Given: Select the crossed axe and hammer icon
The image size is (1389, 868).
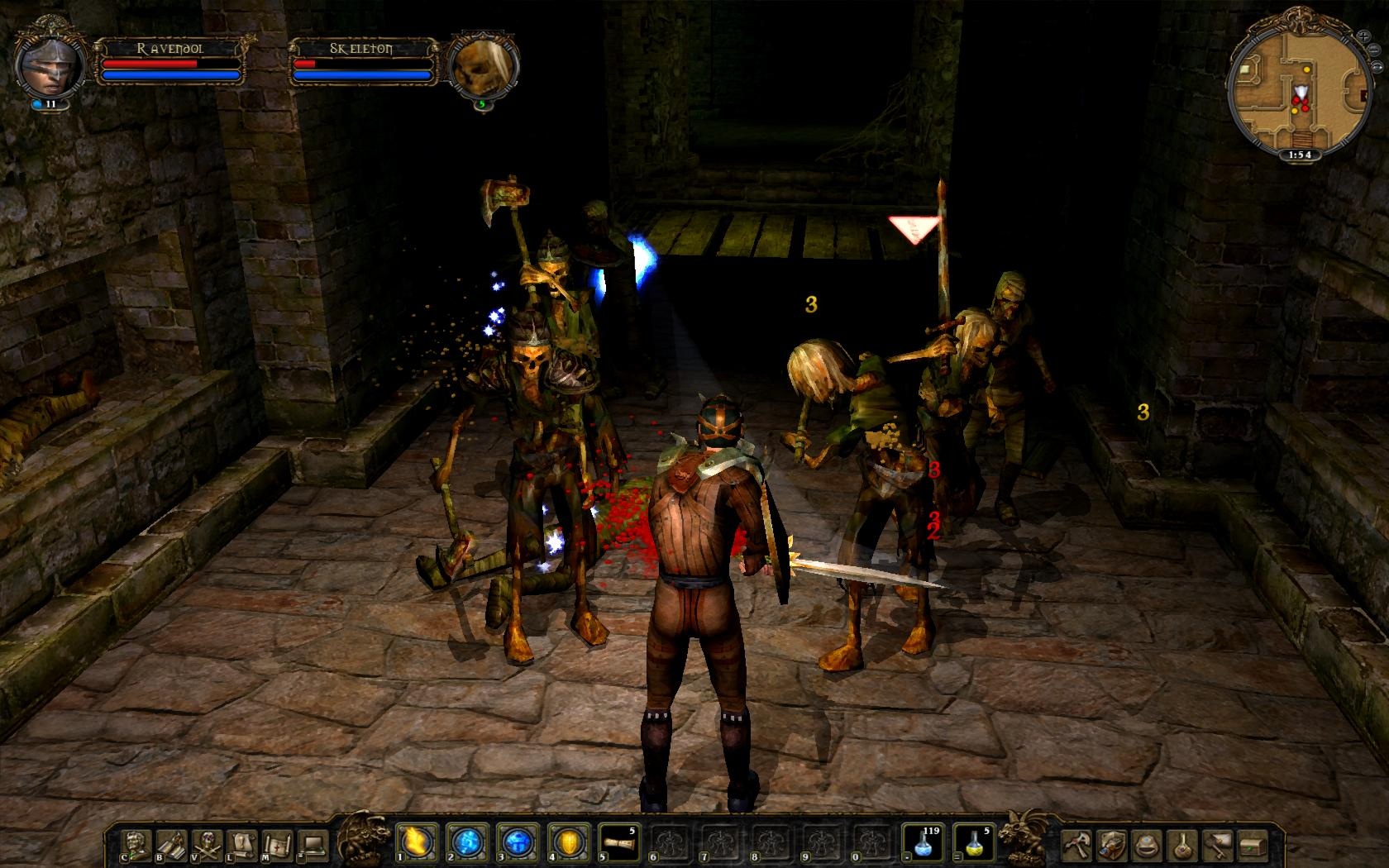Looking at the screenshot, I should tap(1077, 844).
